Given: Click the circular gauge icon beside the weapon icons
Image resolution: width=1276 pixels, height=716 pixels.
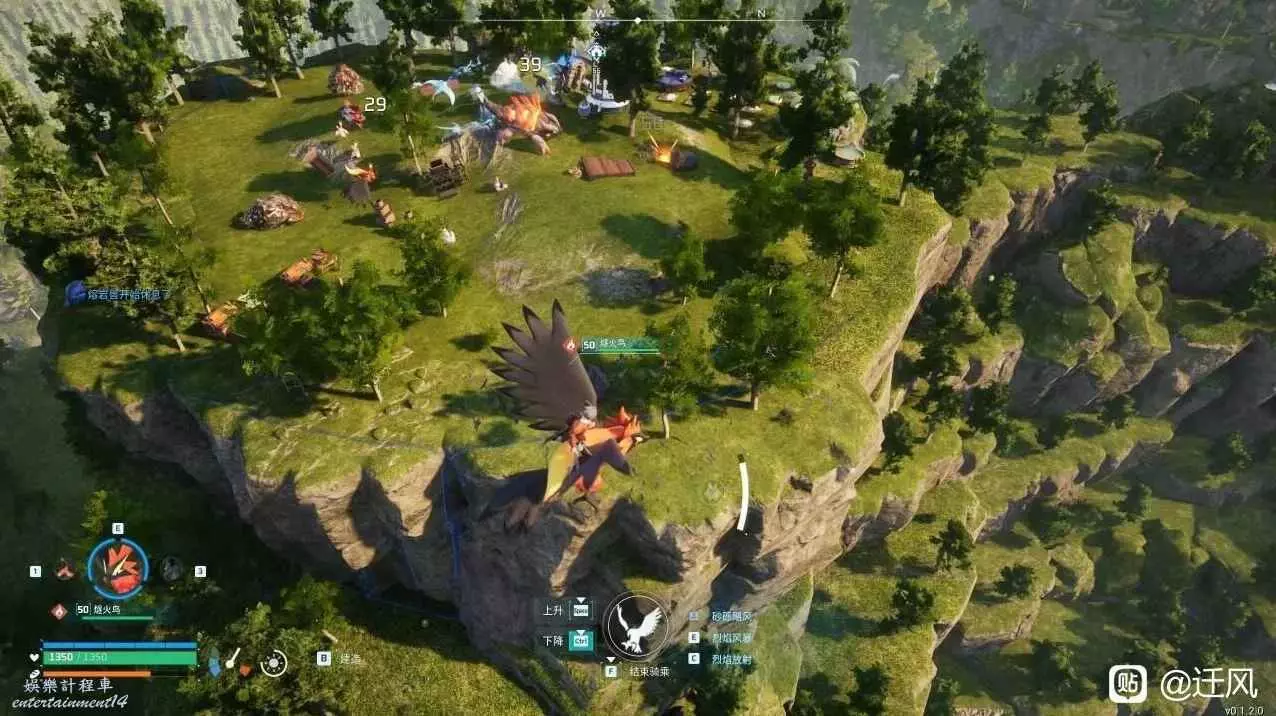Looking at the screenshot, I should tap(273, 663).
